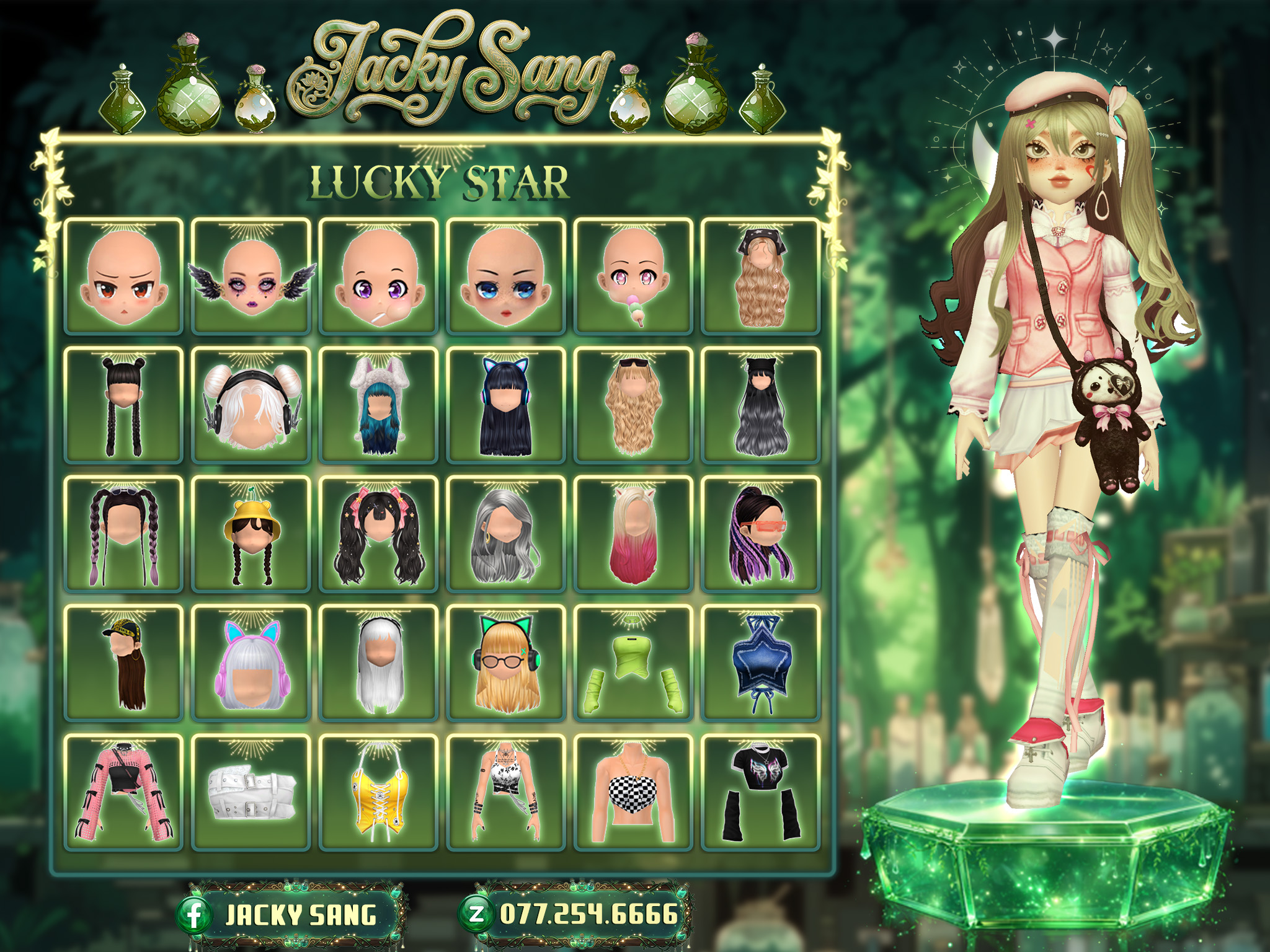Open the Jacky Sang Facebook link
The image size is (1270, 952).
[290, 915]
